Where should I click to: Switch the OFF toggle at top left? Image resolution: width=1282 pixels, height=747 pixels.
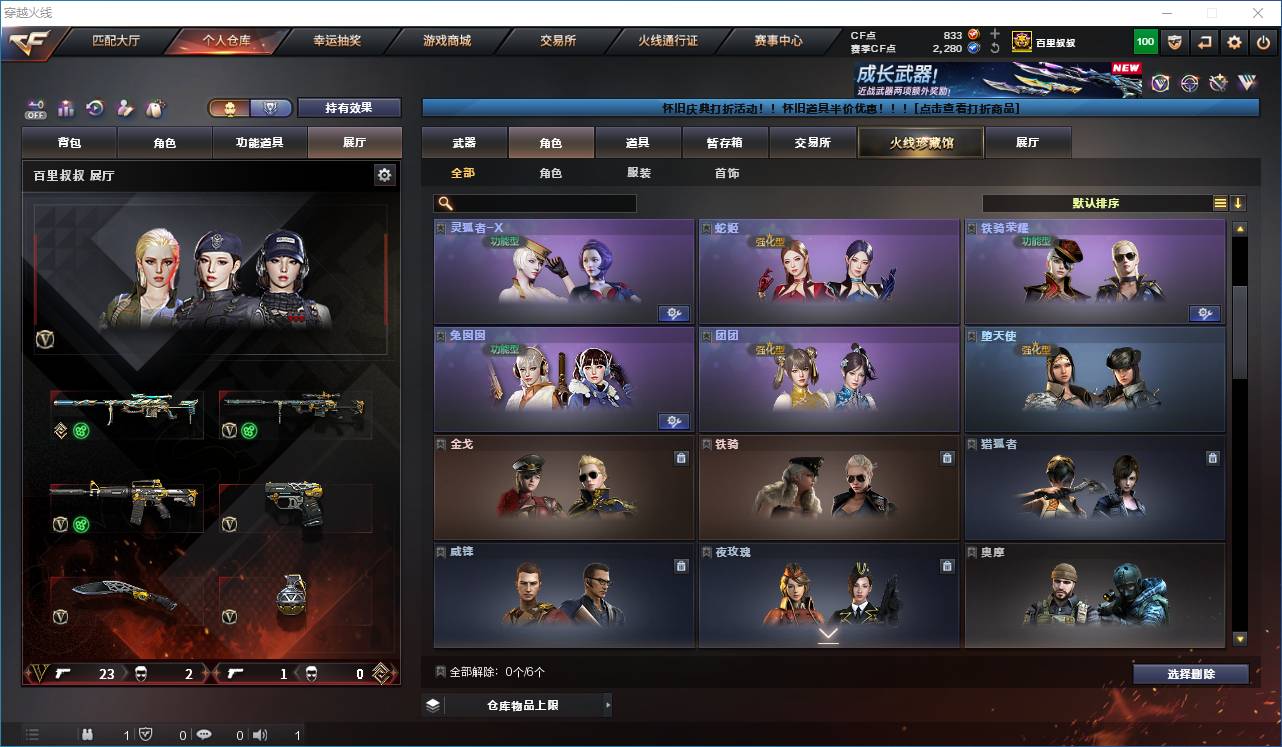(x=36, y=109)
